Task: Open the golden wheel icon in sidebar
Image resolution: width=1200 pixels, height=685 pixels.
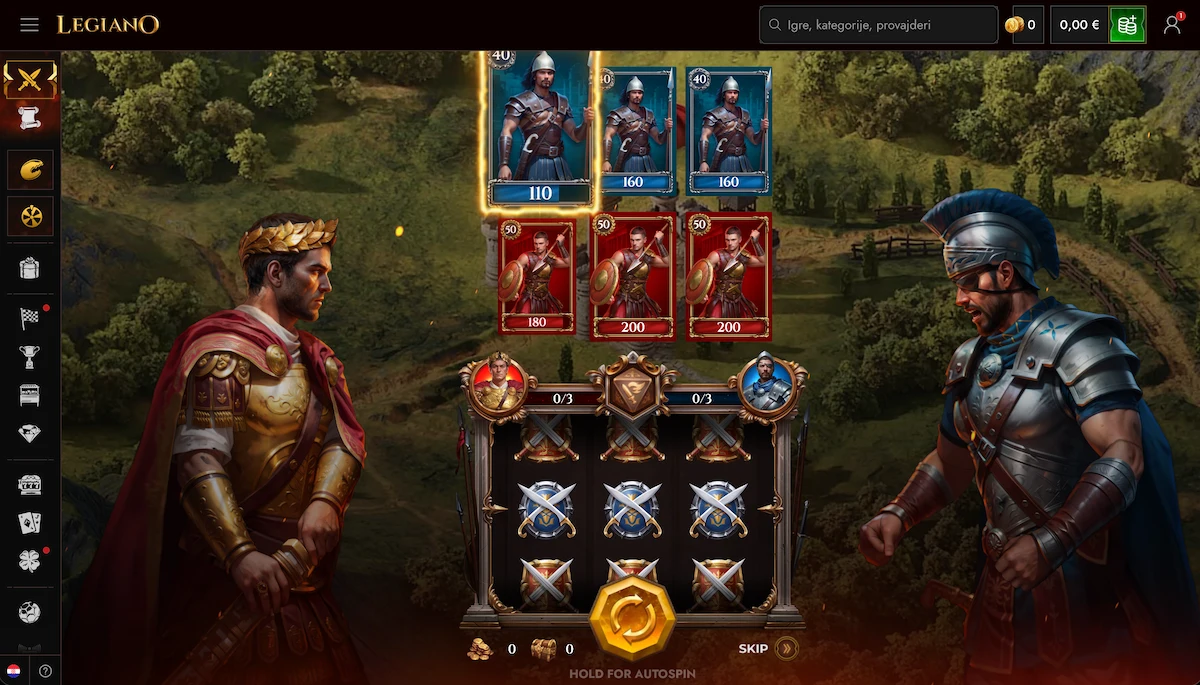Action: [30, 215]
